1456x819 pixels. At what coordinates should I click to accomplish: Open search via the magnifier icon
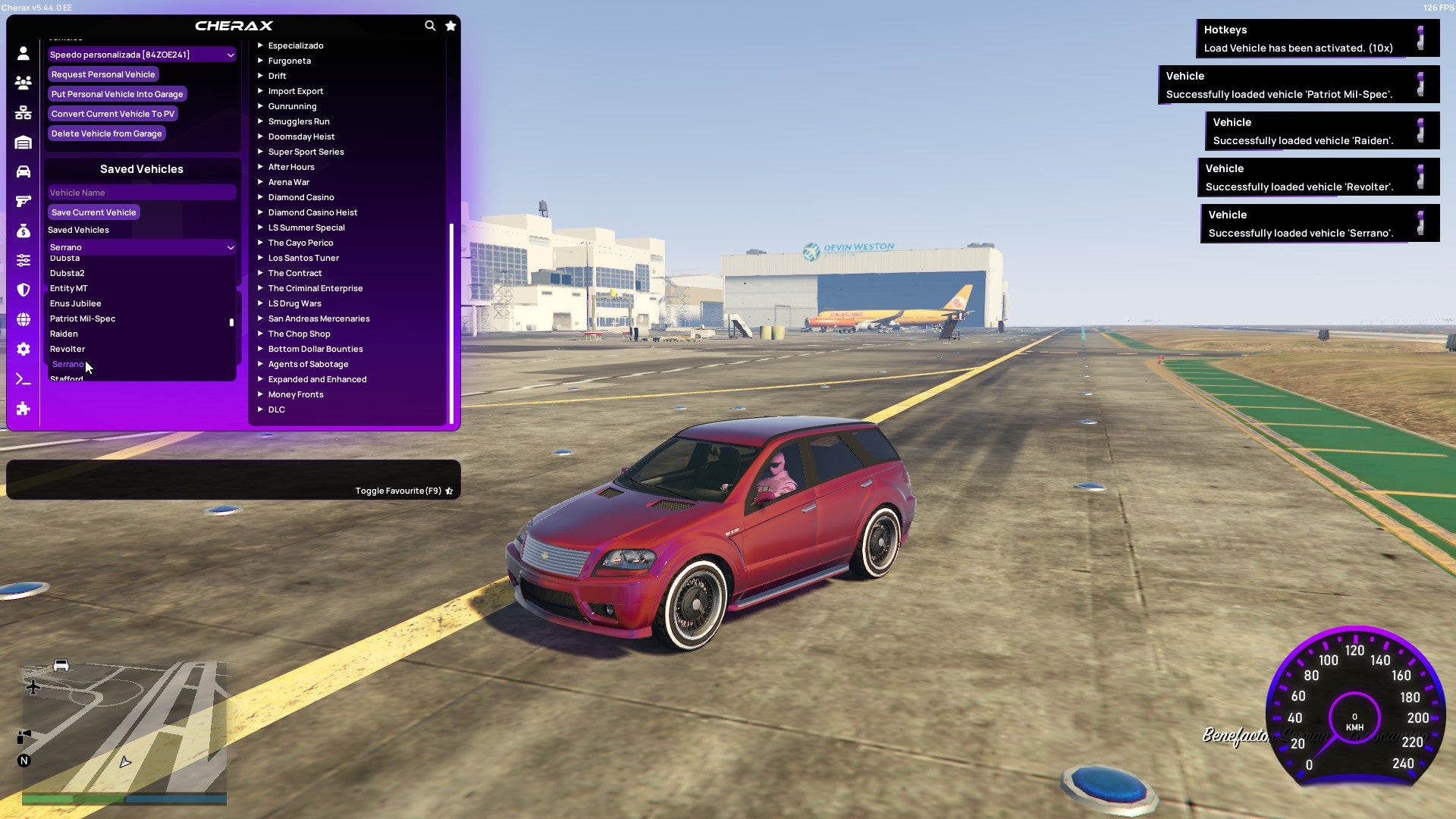[430, 25]
